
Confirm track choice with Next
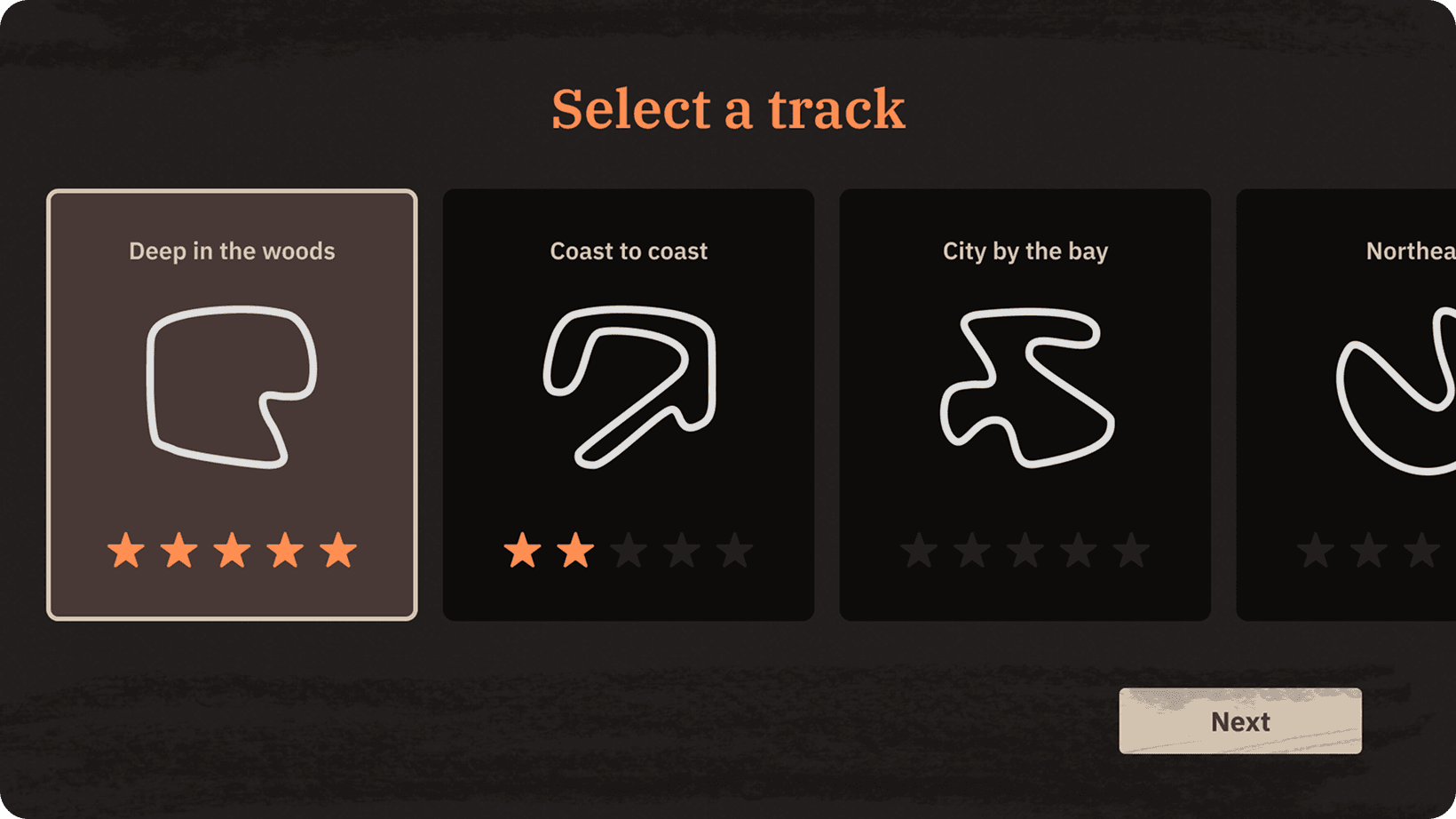[1239, 721]
